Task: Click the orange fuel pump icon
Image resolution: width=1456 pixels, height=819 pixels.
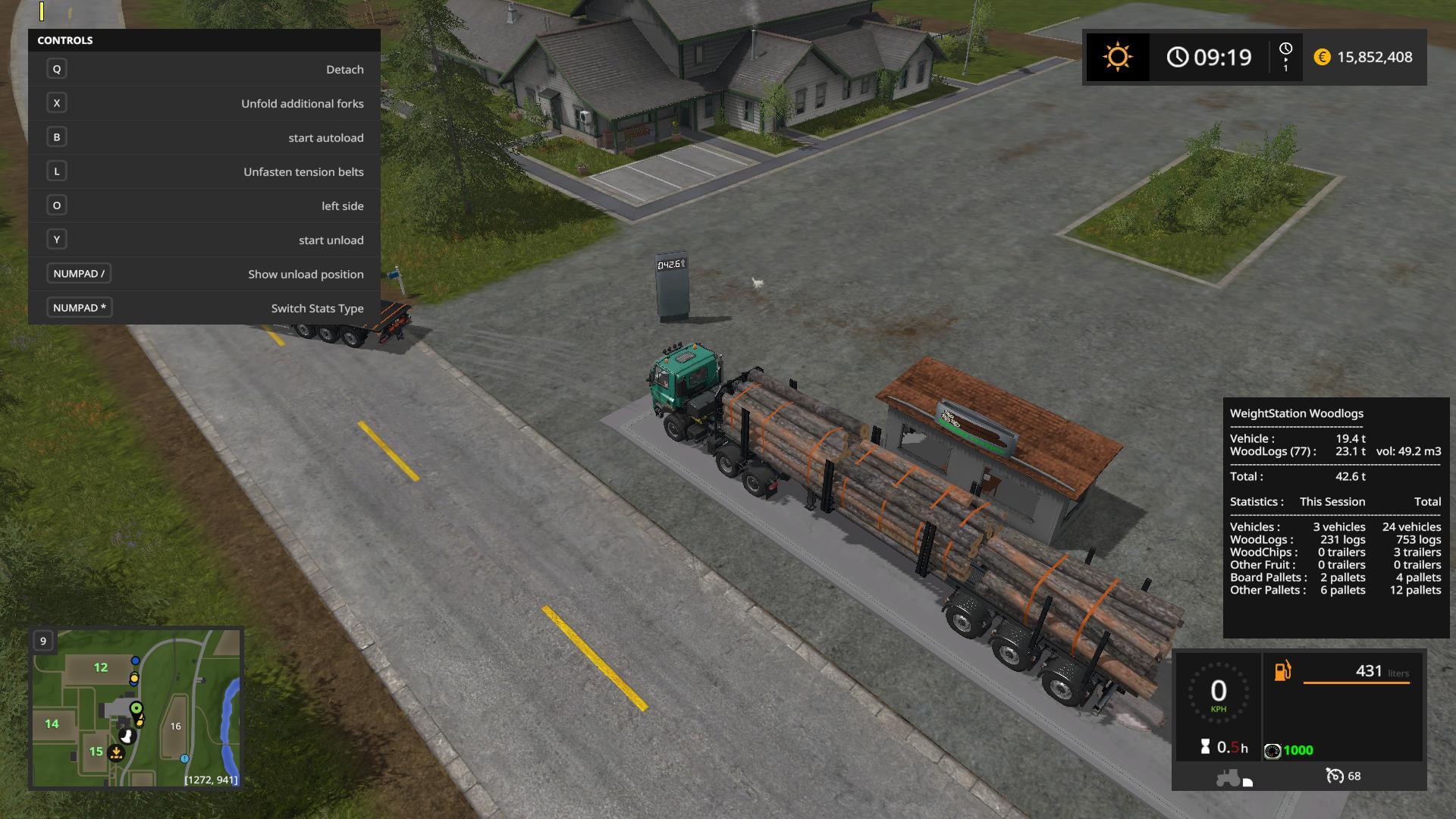Action: (1282, 671)
